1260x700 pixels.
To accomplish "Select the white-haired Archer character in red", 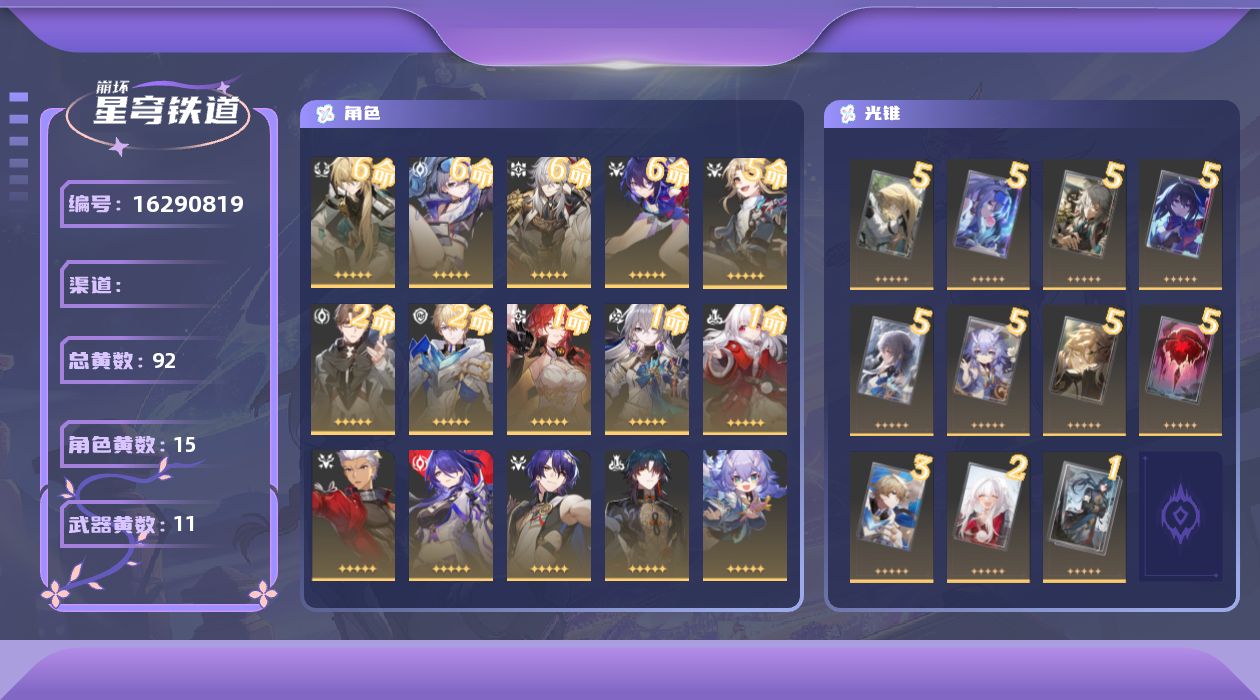I will tap(353, 515).
